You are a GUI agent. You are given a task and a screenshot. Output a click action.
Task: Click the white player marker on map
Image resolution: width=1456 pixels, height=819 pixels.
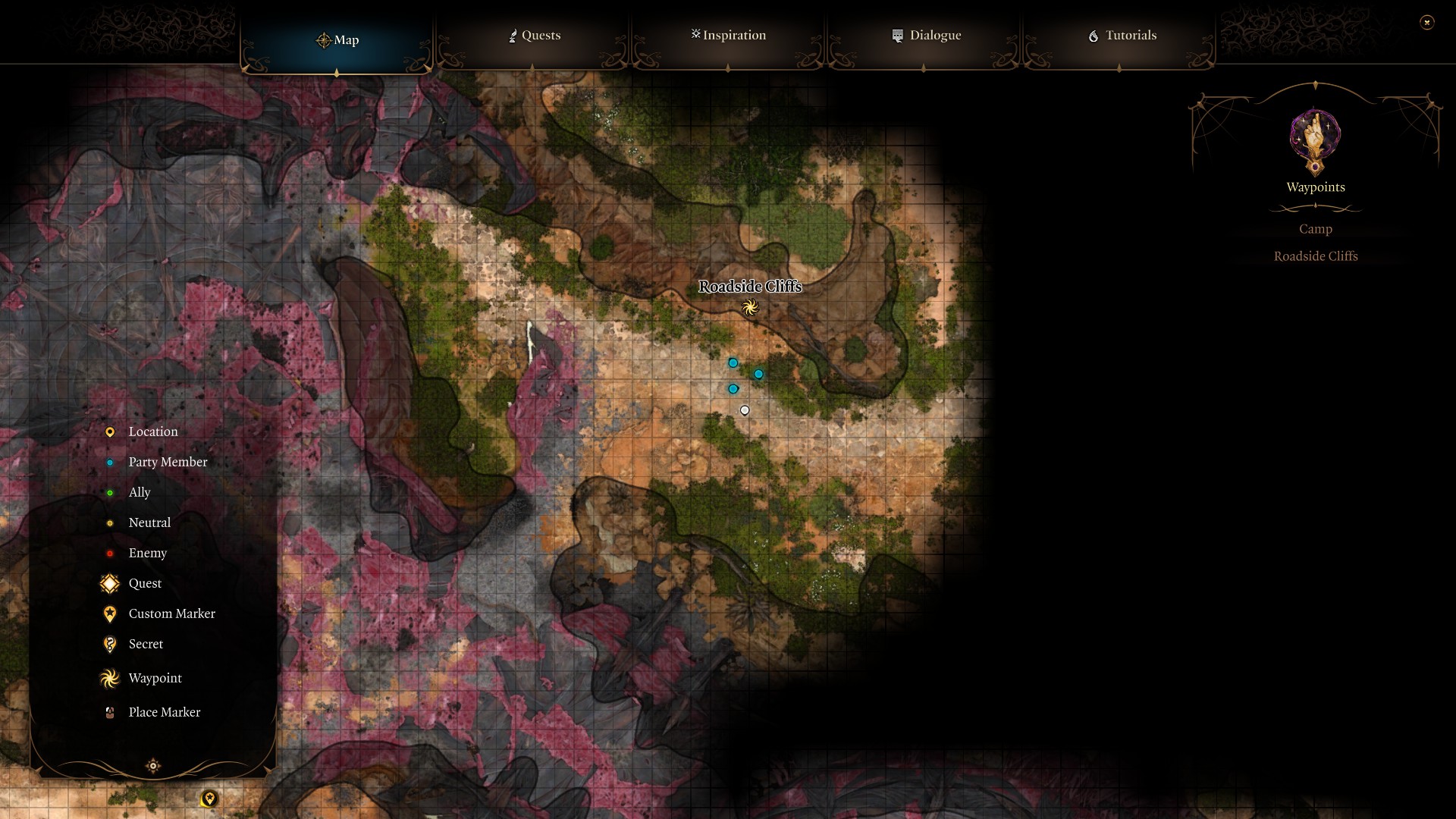point(745,410)
